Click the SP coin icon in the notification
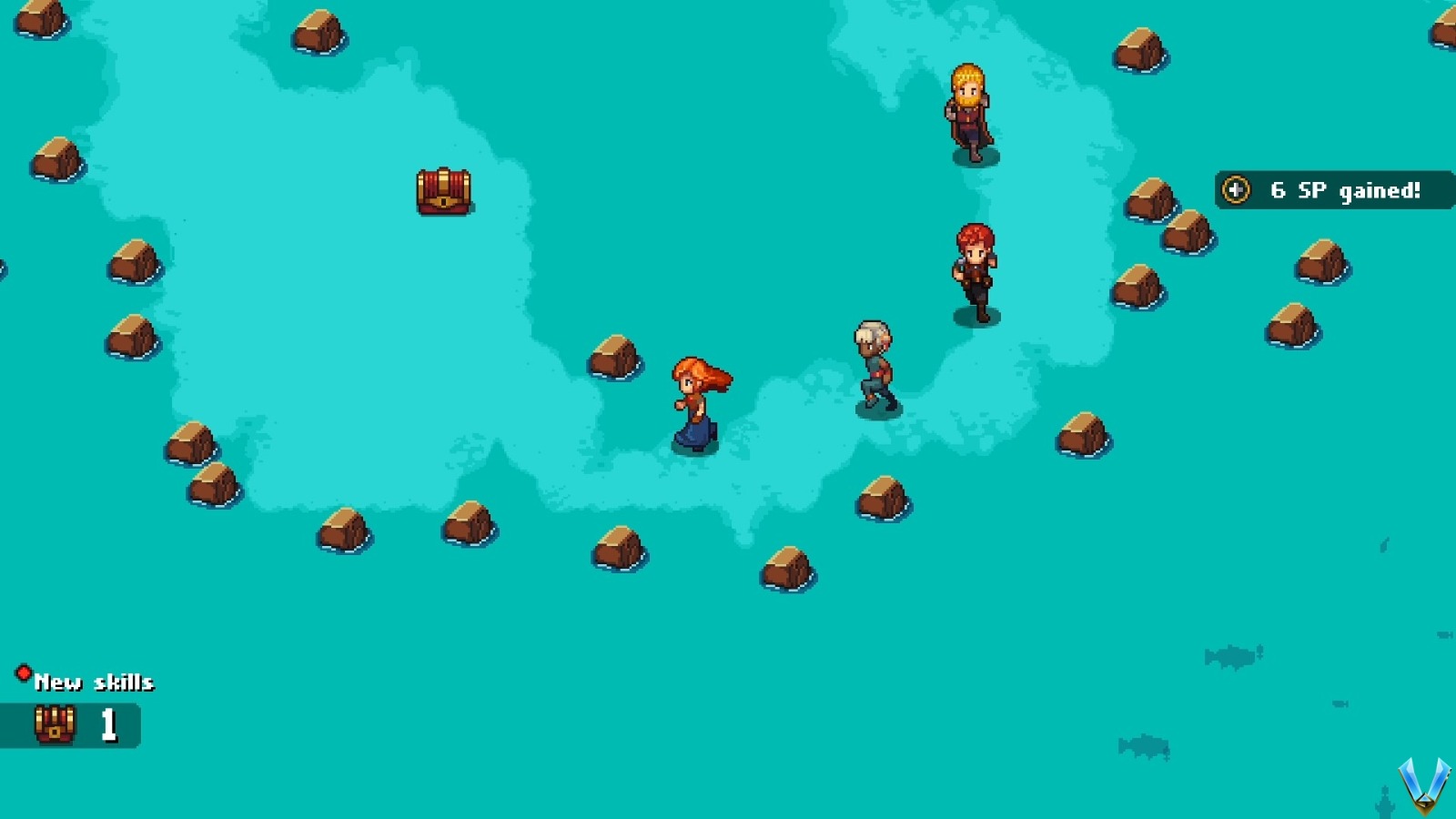1456x819 pixels. [1236, 191]
